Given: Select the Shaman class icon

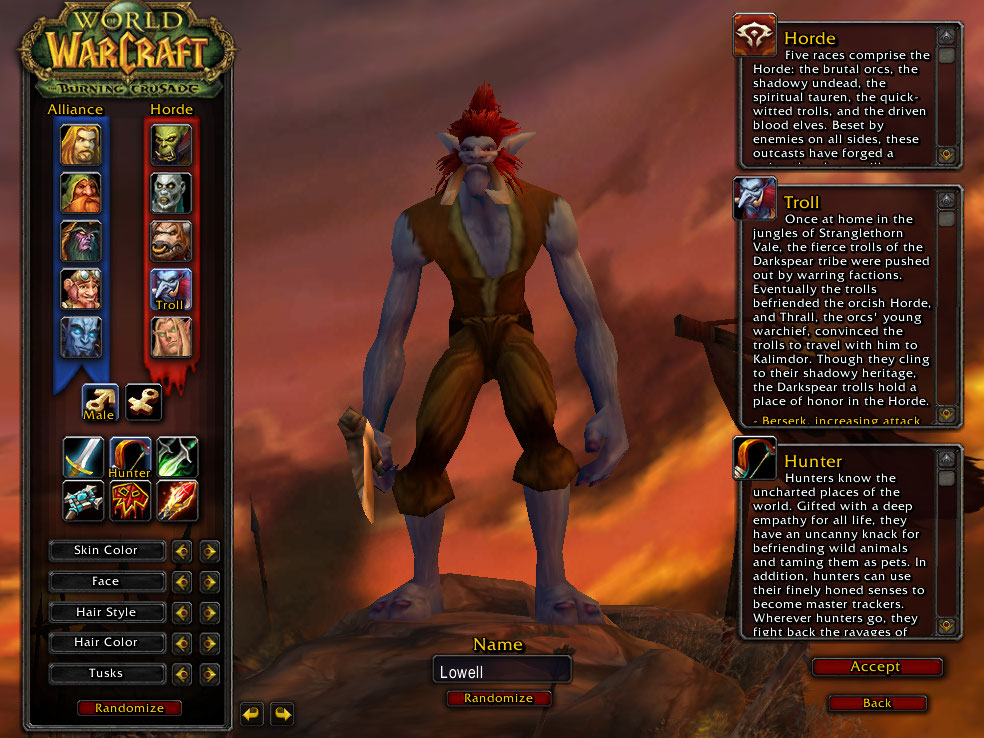Looking at the screenshot, I should 130,500.
